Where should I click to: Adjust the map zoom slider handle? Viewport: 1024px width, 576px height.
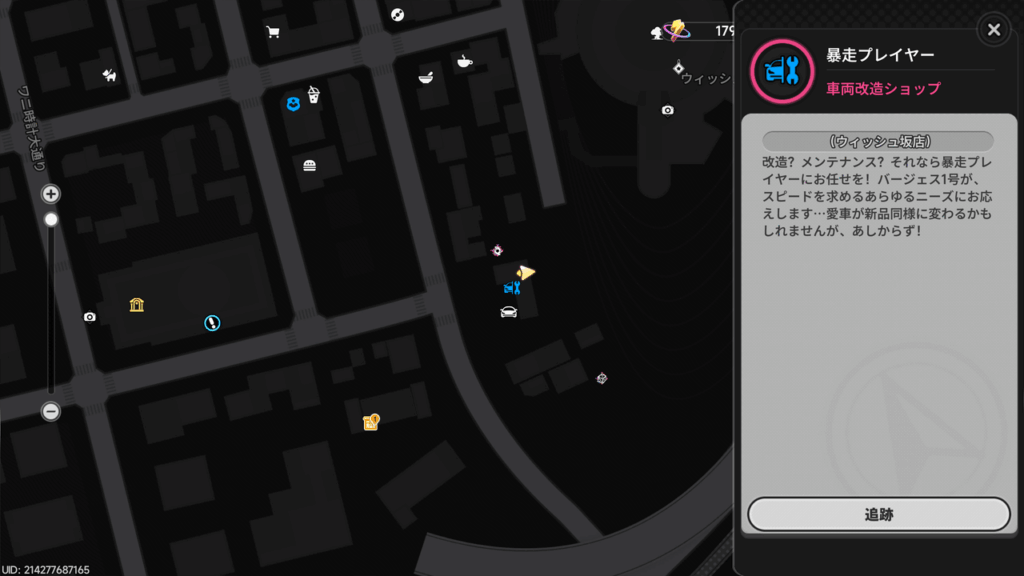point(51,219)
